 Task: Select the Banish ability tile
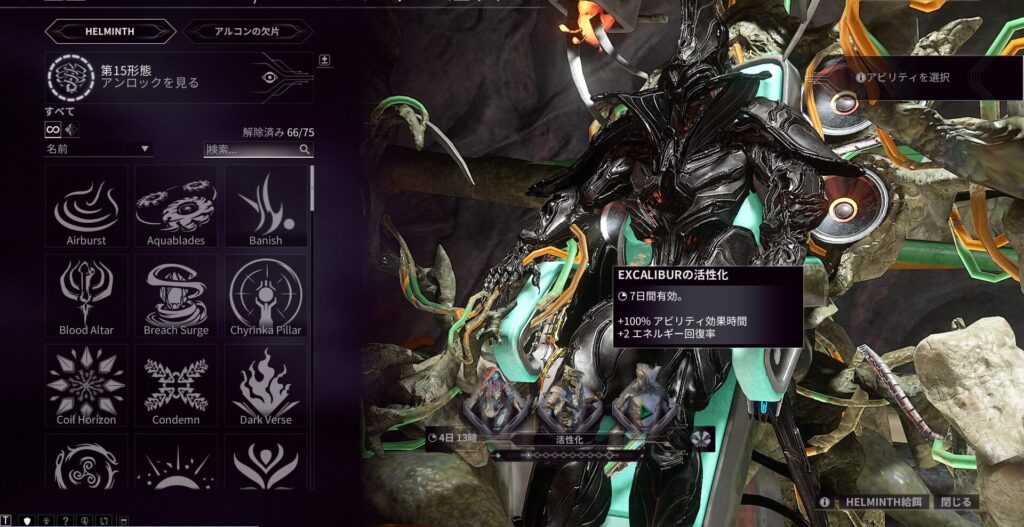point(265,206)
